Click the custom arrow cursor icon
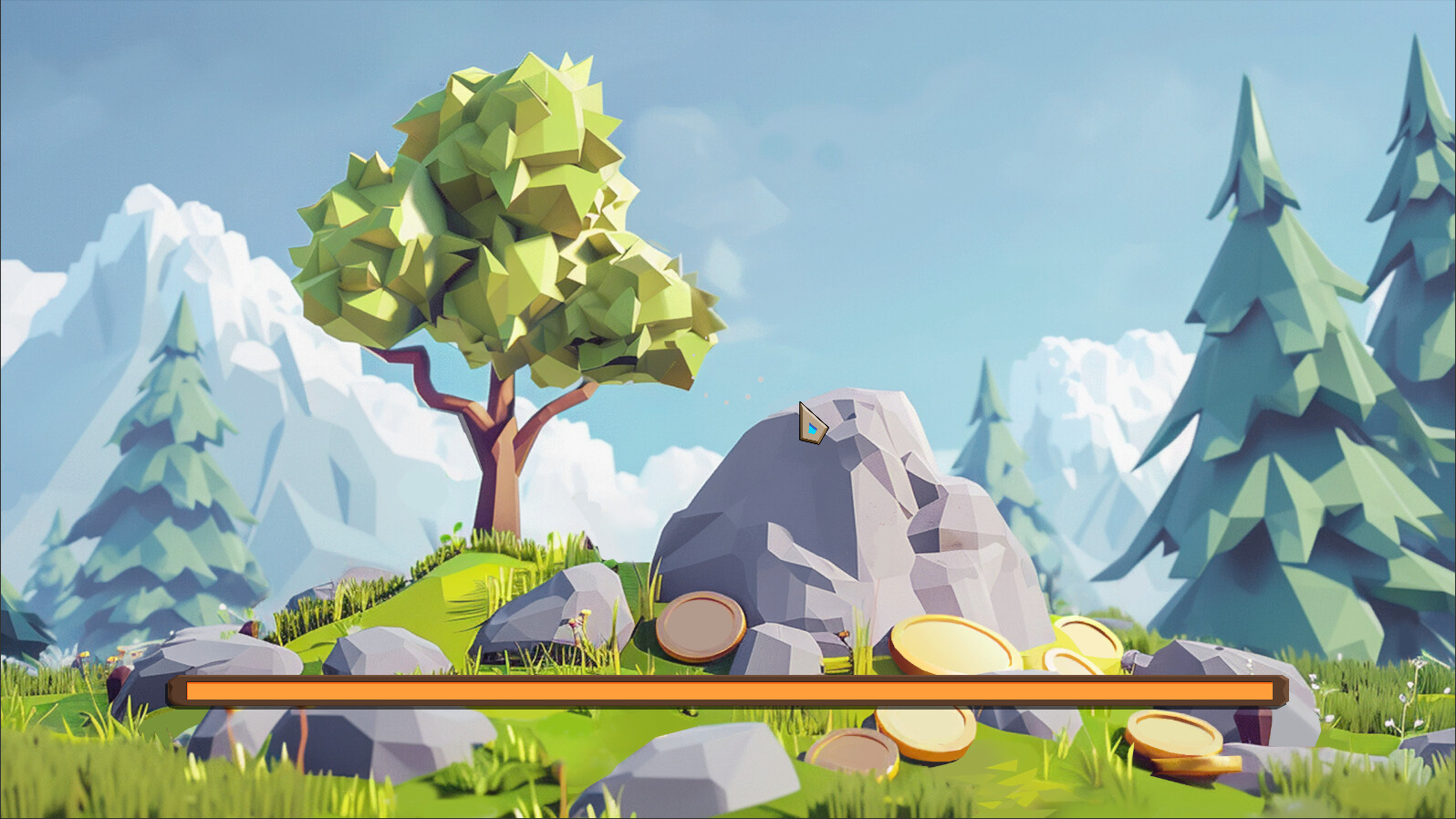 coord(810,424)
